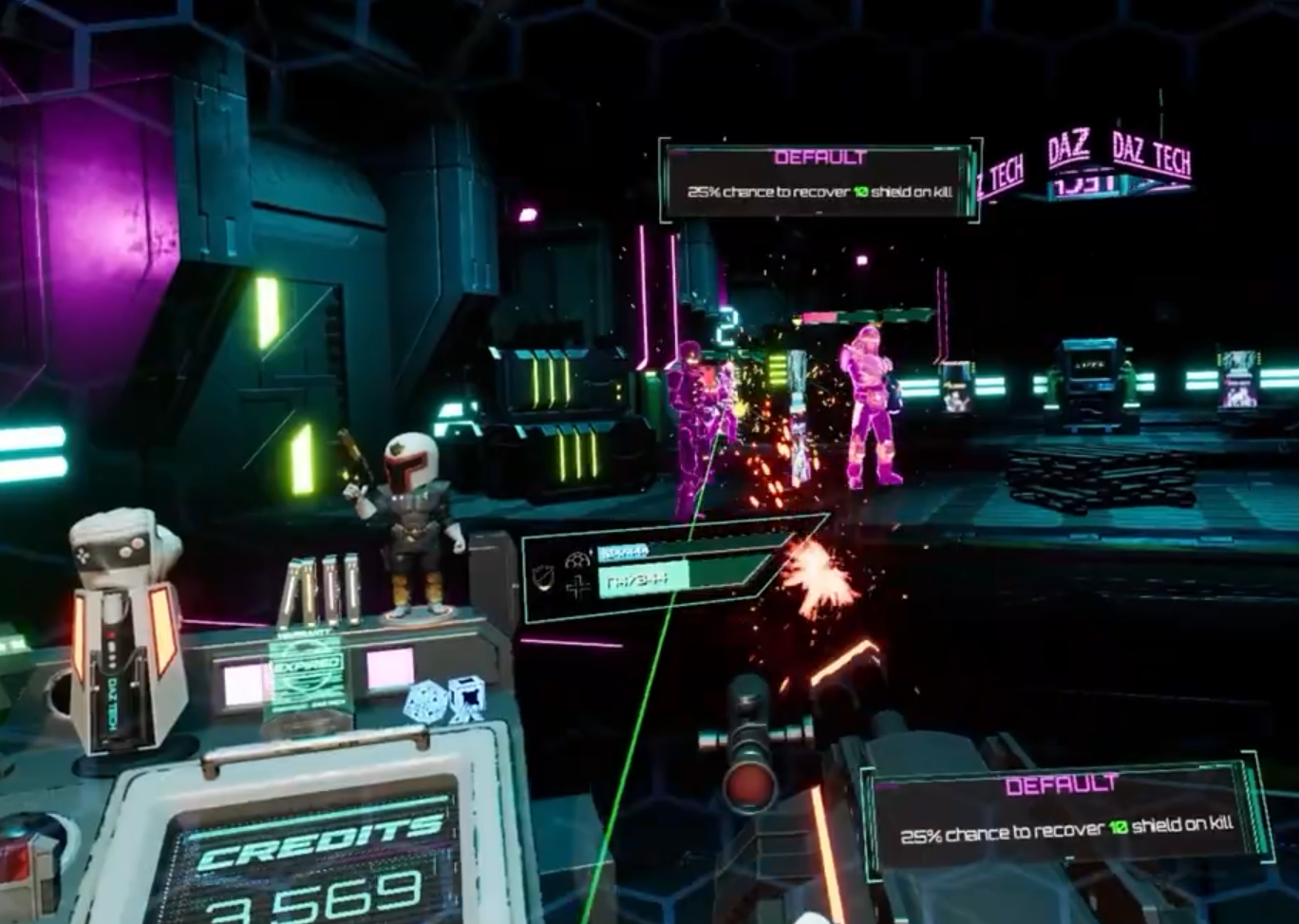Screen dimensions: 1299x924
Task: Click the enemy-wave counter icon beside the shield
Action: [x=576, y=560]
